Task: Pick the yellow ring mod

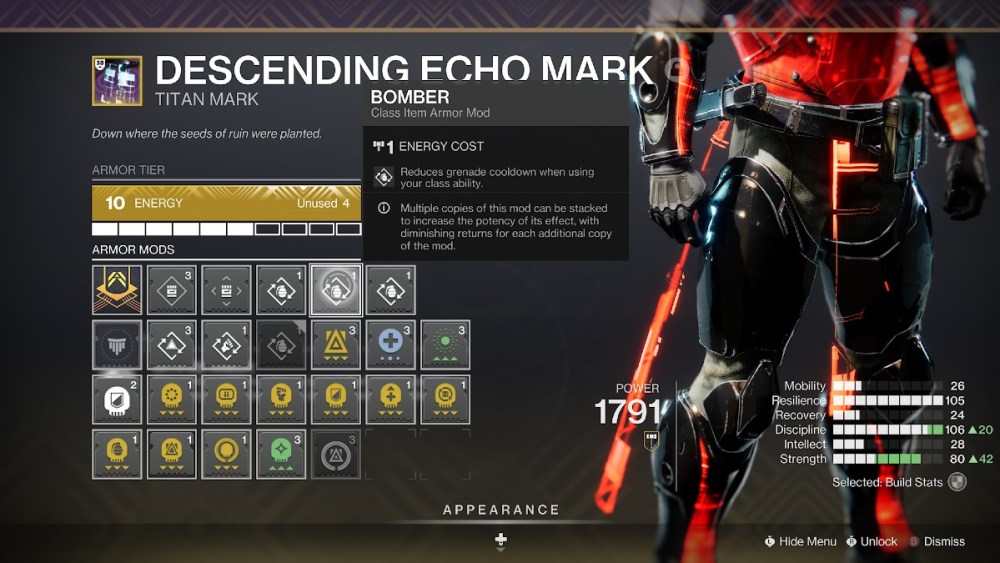Action: coord(226,454)
